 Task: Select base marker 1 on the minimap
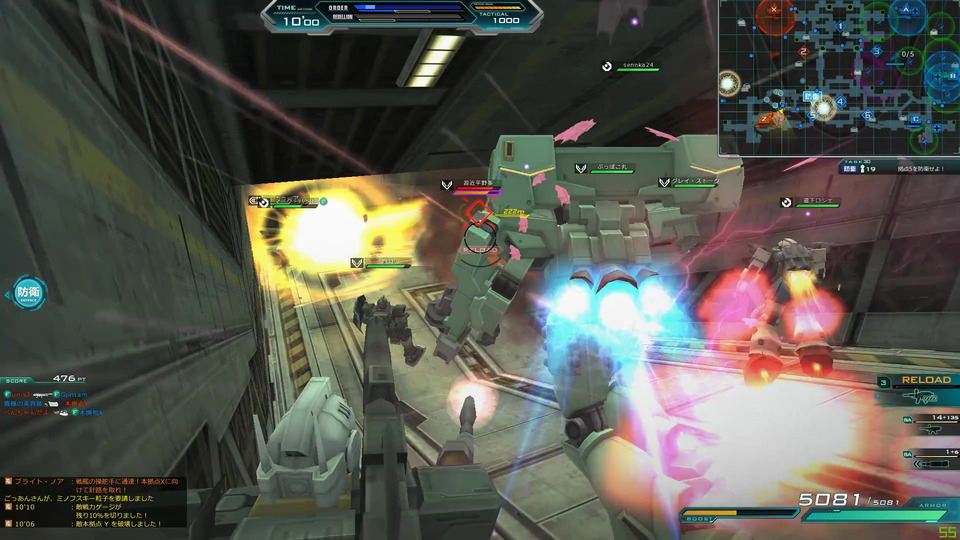tap(841, 26)
